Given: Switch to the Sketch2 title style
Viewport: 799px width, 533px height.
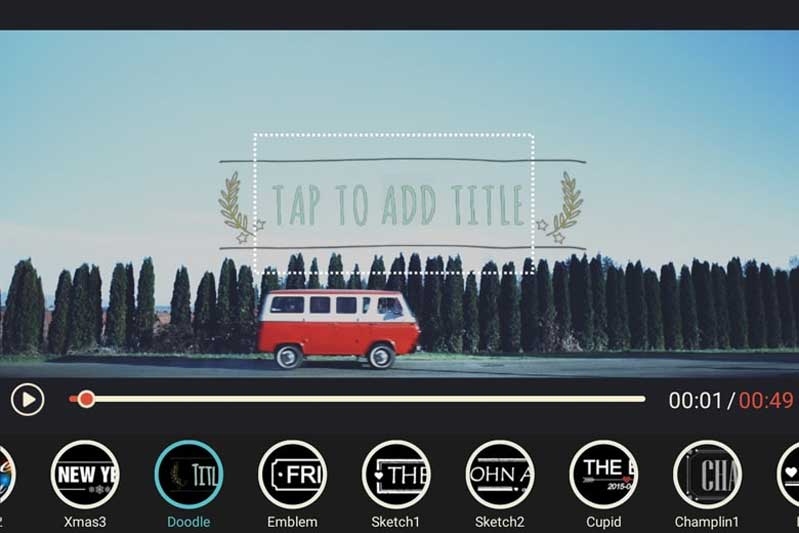Looking at the screenshot, I should (500, 474).
